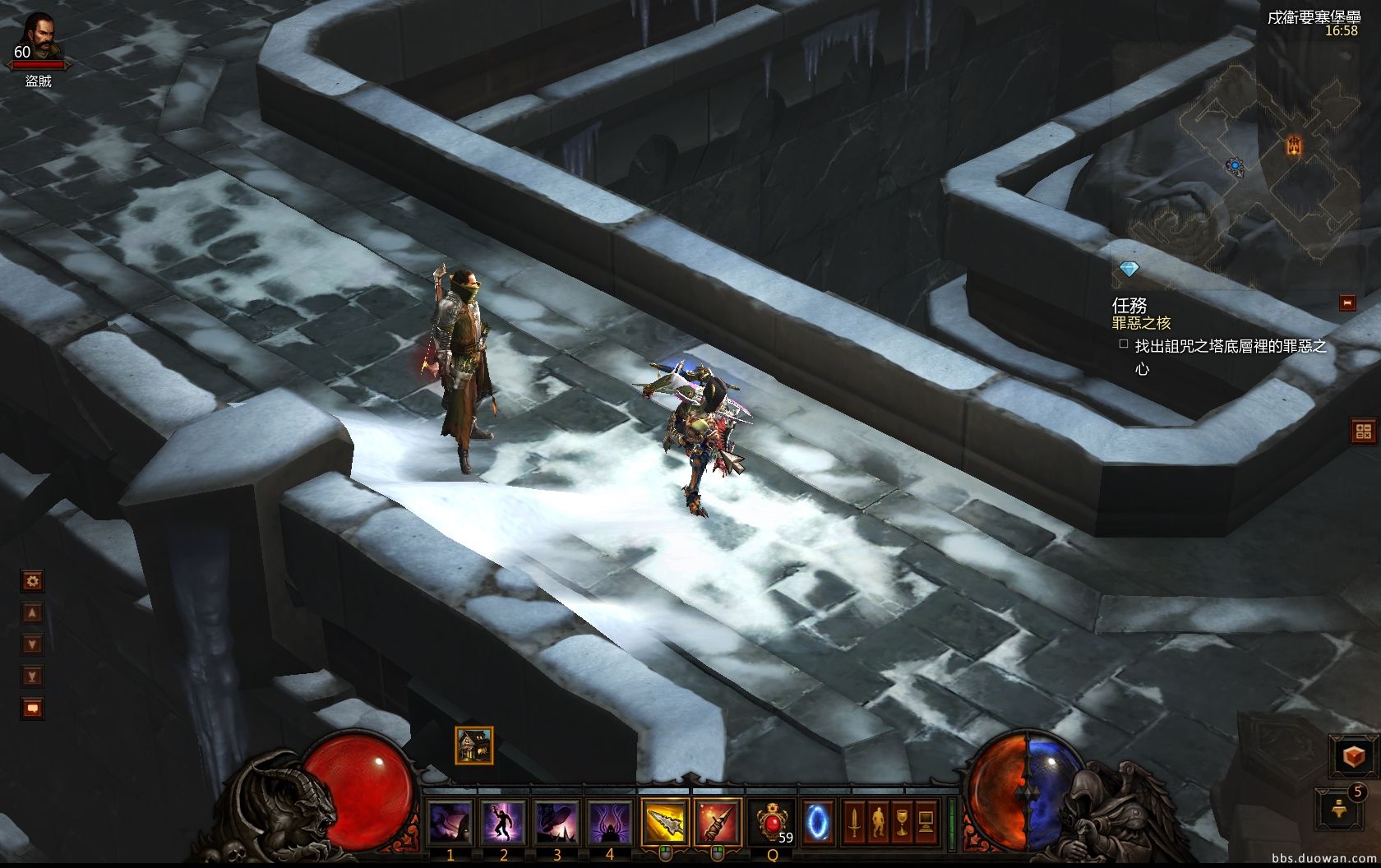Cast the purple spider skill in slot 4
The width and height of the screenshot is (1381, 868).
click(x=610, y=822)
